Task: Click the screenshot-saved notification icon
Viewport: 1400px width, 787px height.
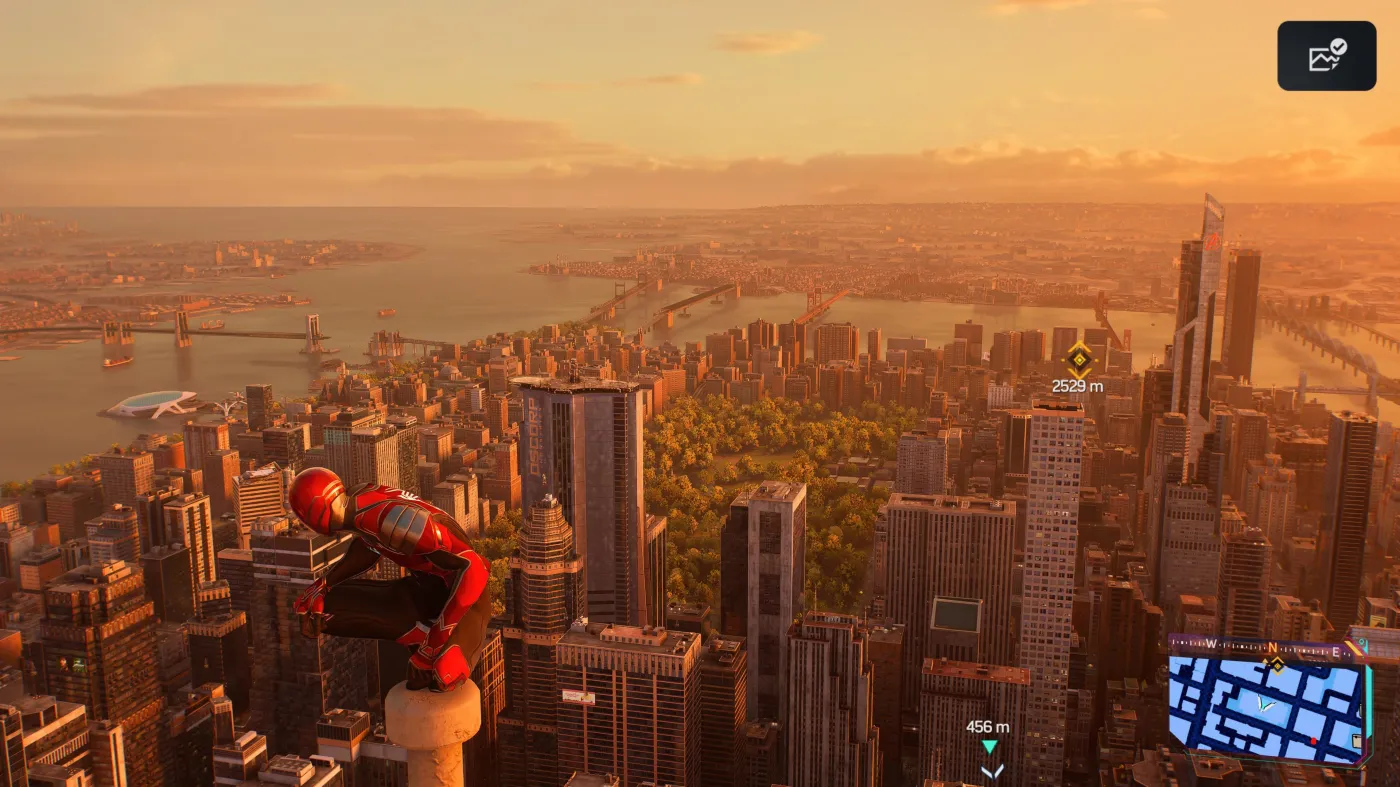Action: [1326, 55]
